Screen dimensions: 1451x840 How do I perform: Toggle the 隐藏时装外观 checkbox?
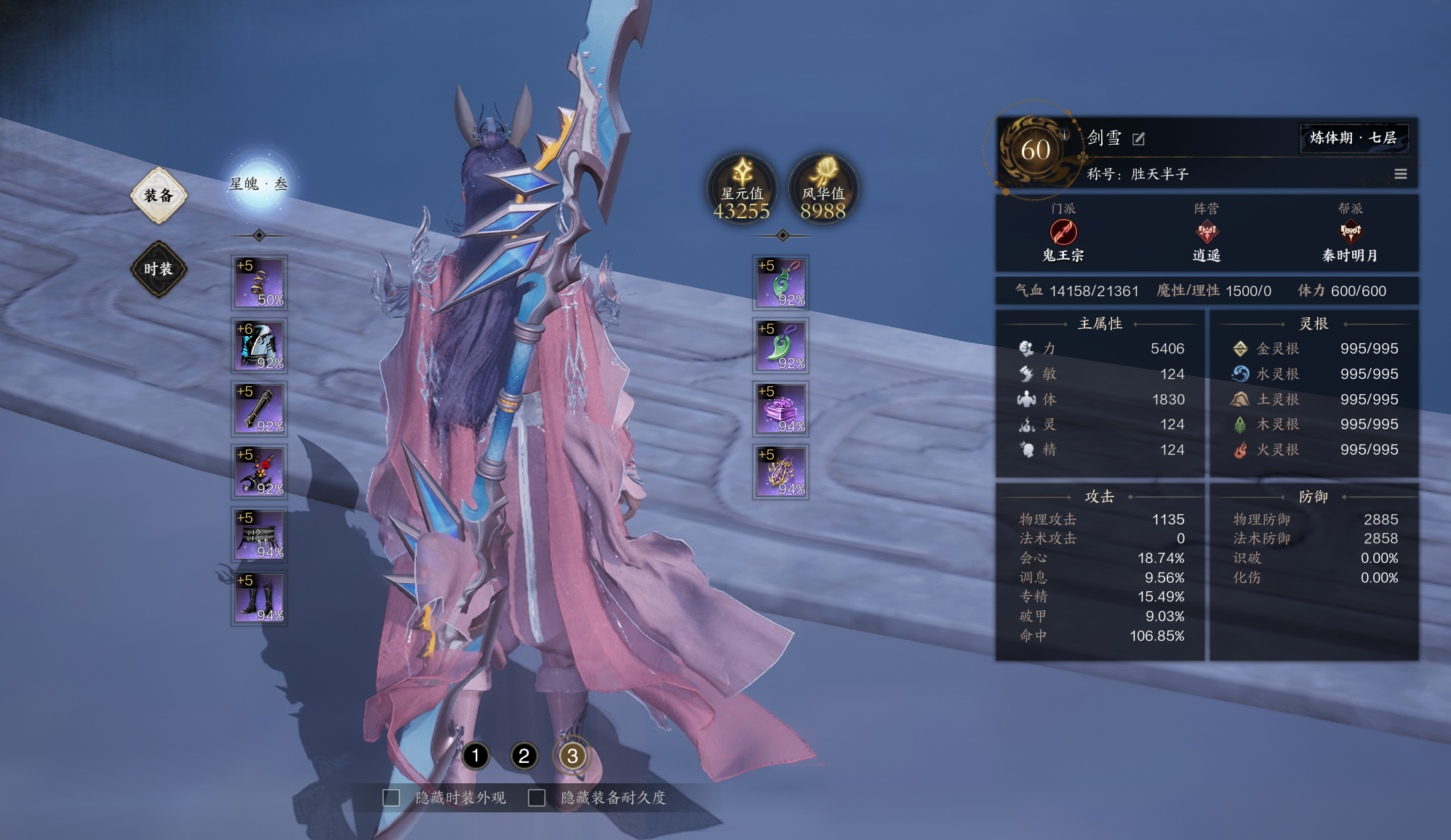(392, 798)
